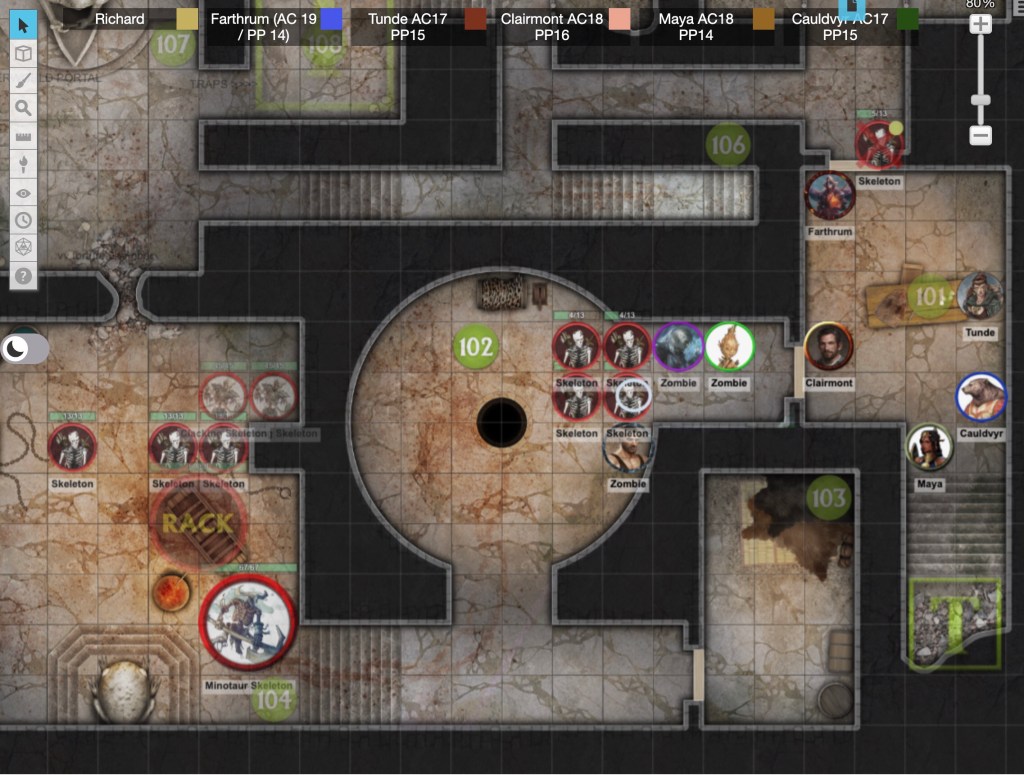Image resolution: width=1024 pixels, height=775 pixels.
Task: Select the Clairmont character token
Action: click(828, 346)
